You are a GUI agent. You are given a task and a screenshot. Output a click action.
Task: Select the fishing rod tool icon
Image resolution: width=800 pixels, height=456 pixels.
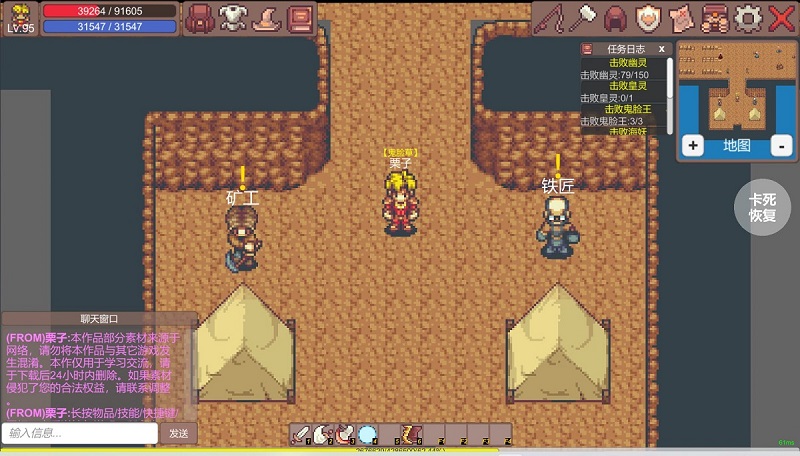click(x=548, y=17)
